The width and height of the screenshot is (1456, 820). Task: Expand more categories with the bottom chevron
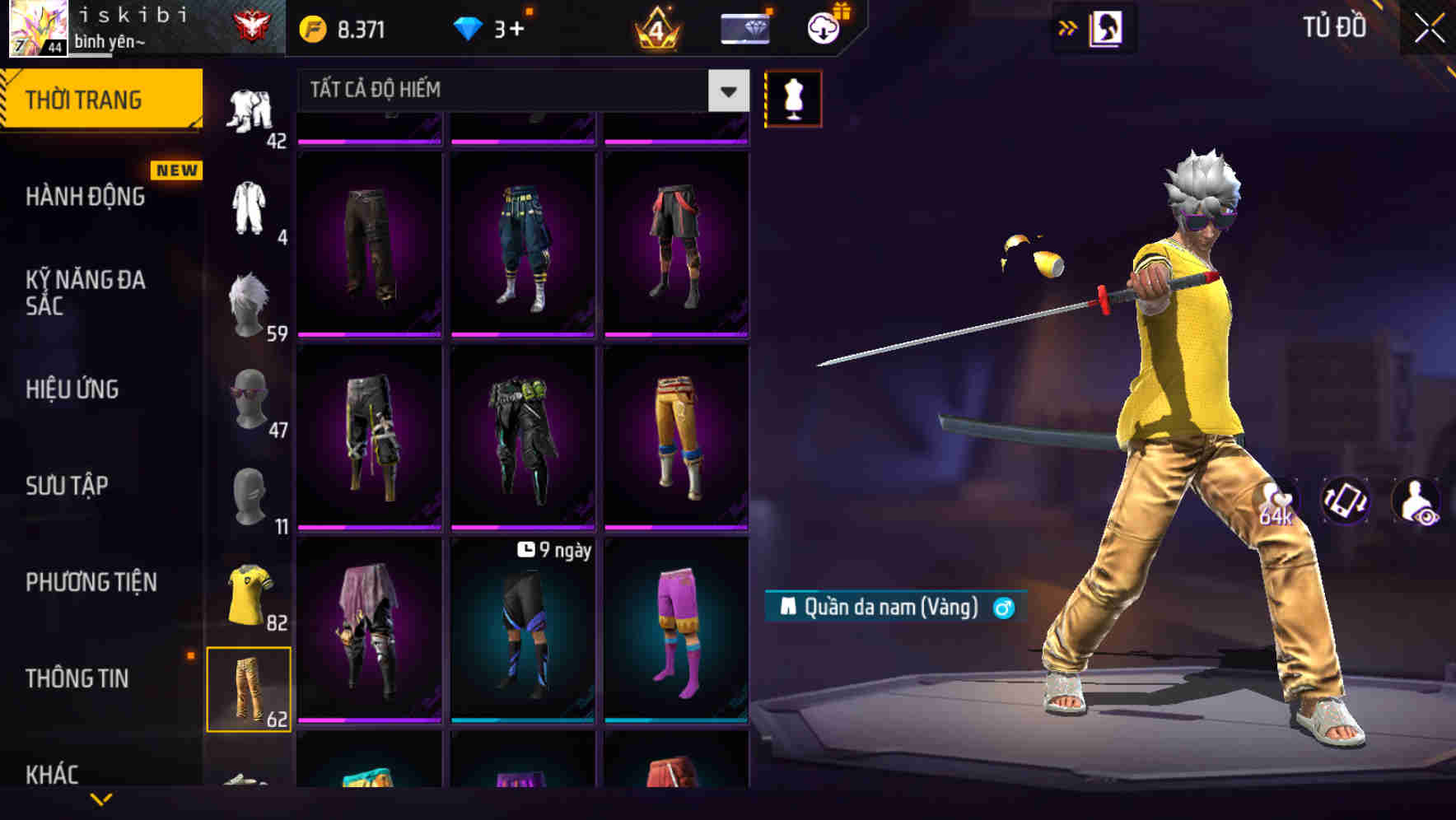[101, 800]
